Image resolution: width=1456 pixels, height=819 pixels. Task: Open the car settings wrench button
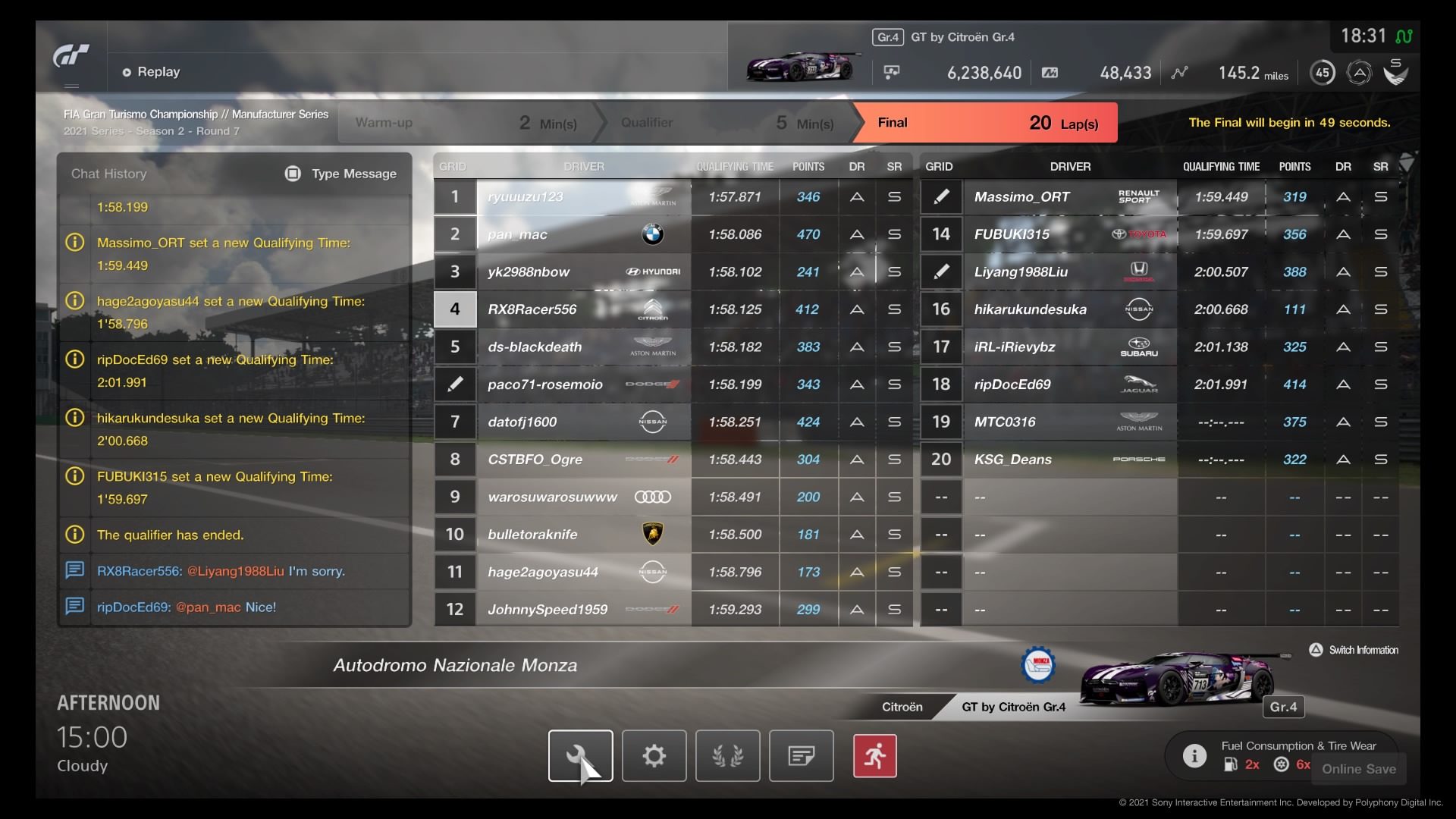tap(580, 755)
